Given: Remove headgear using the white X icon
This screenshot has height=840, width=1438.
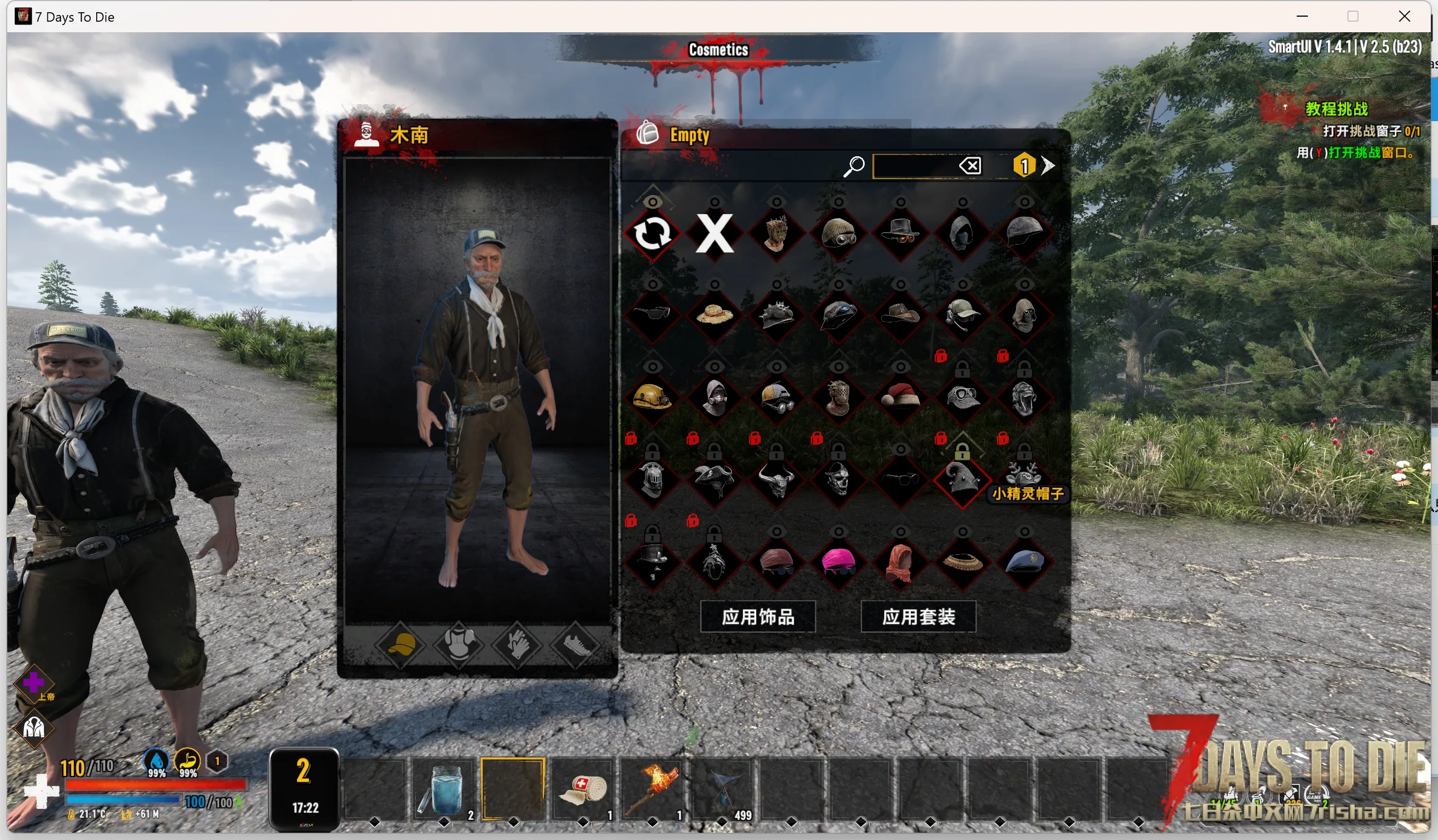Looking at the screenshot, I should tap(714, 233).
